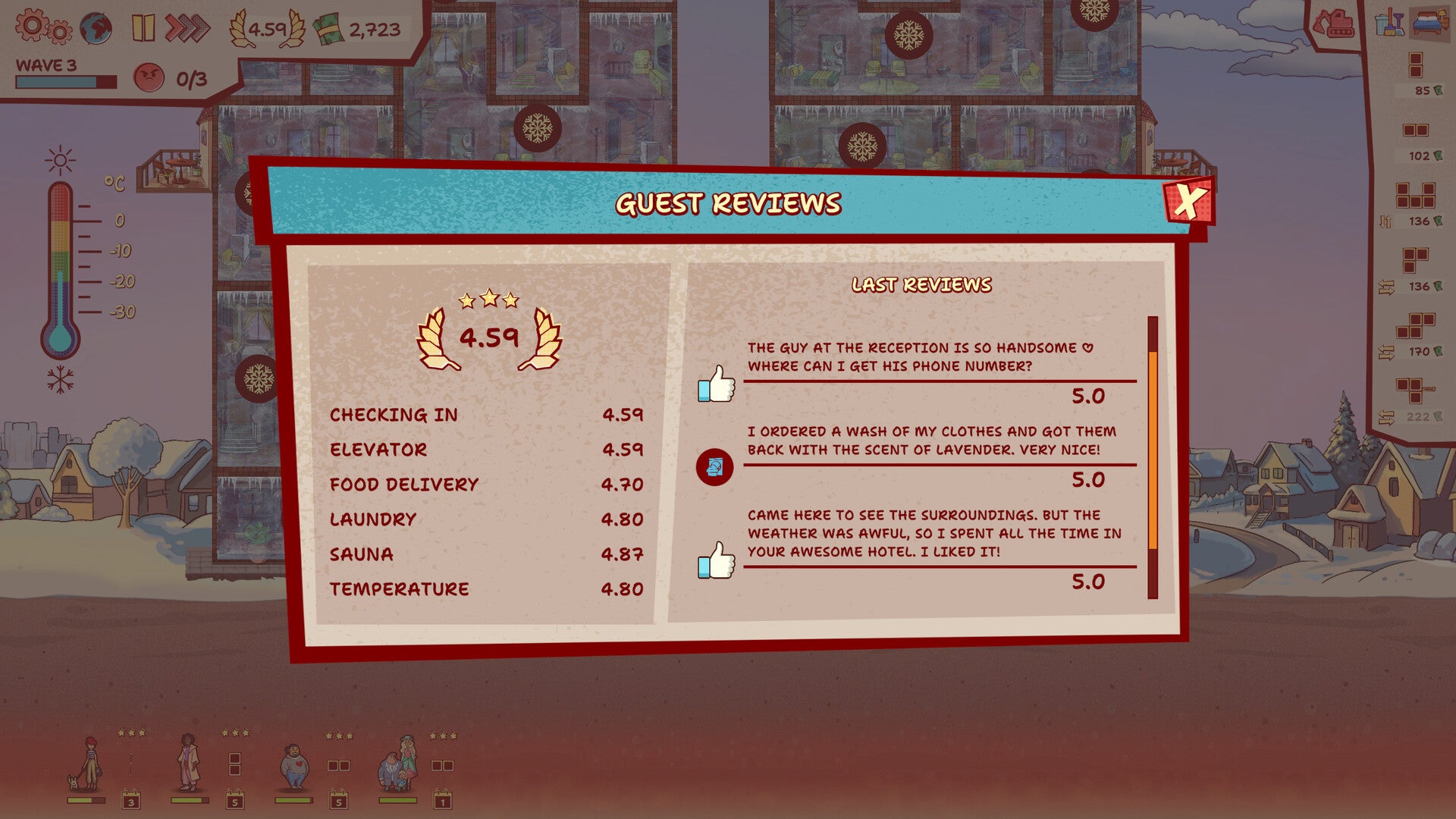The image size is (1456, 819).
Task: Close the Guest Reviews window
Action: pyautogui.click(x=1188, y=202)
